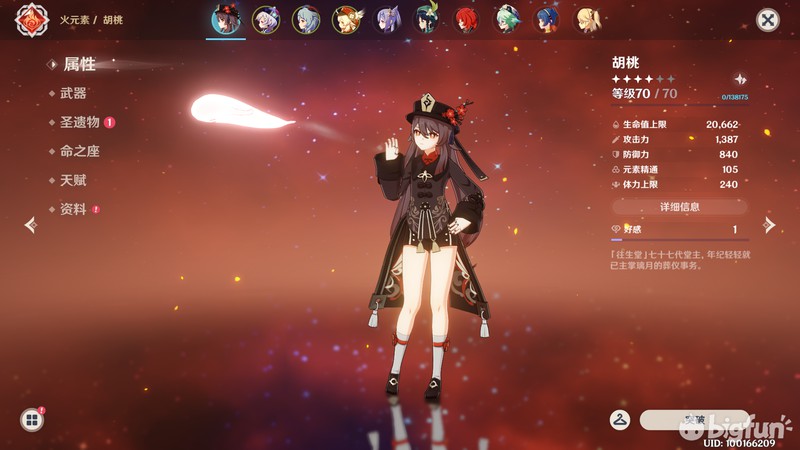
Task: Select the 命之座 (Constellation) entry
Action: tap(80, 151)
